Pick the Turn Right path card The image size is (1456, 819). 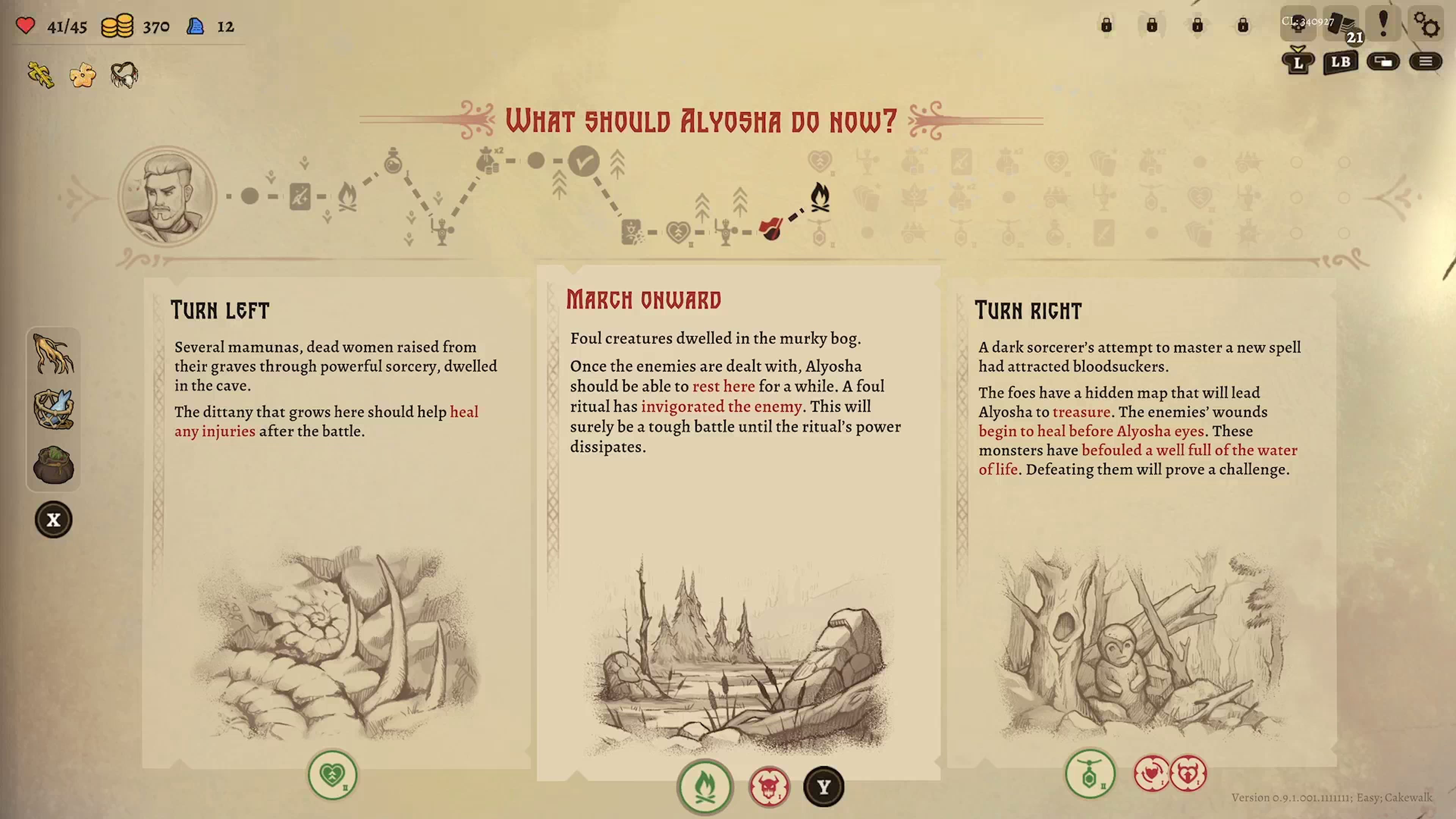point(1142,520)
